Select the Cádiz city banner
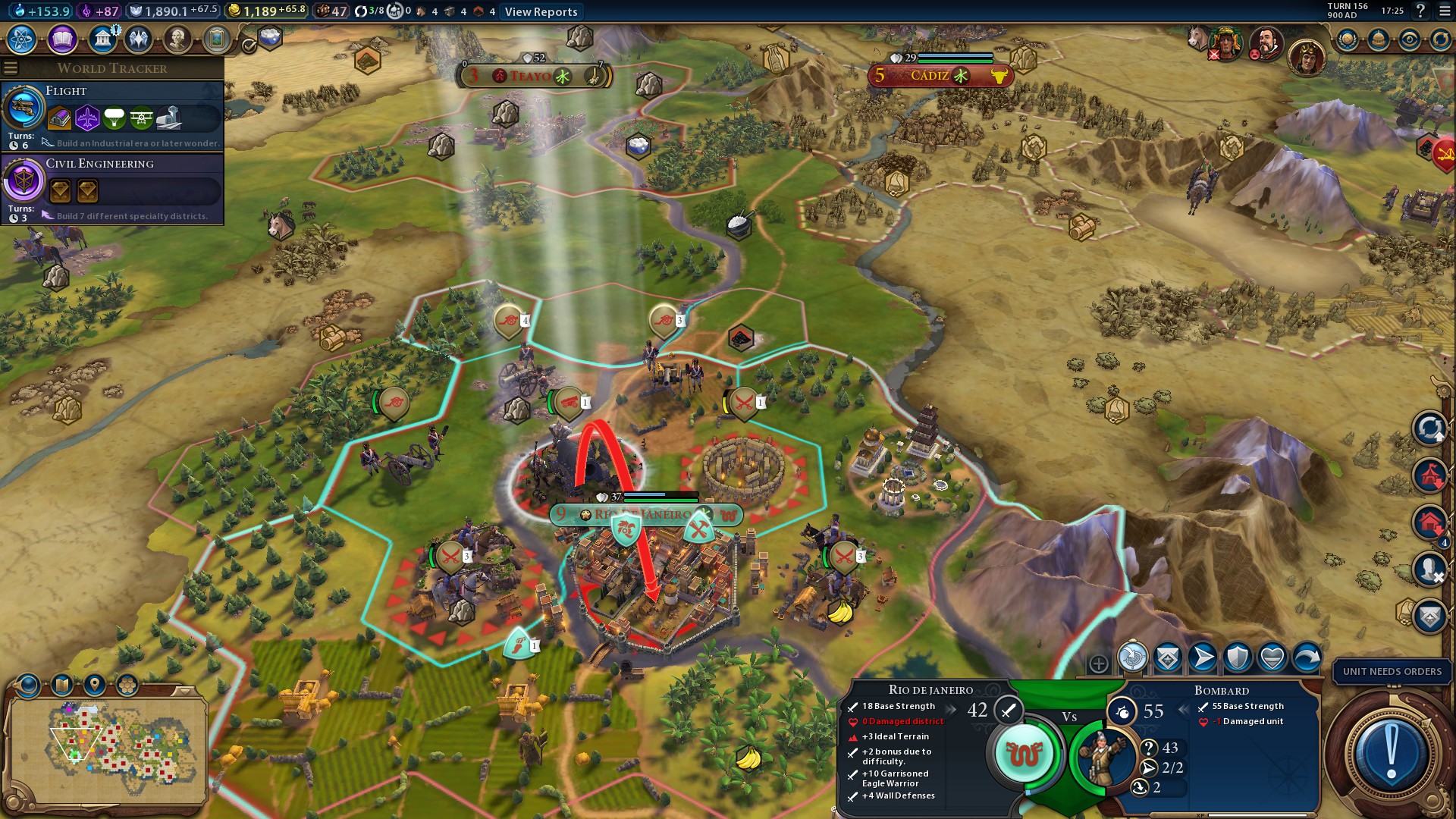 pyautogui.click(x=940, y=76)
